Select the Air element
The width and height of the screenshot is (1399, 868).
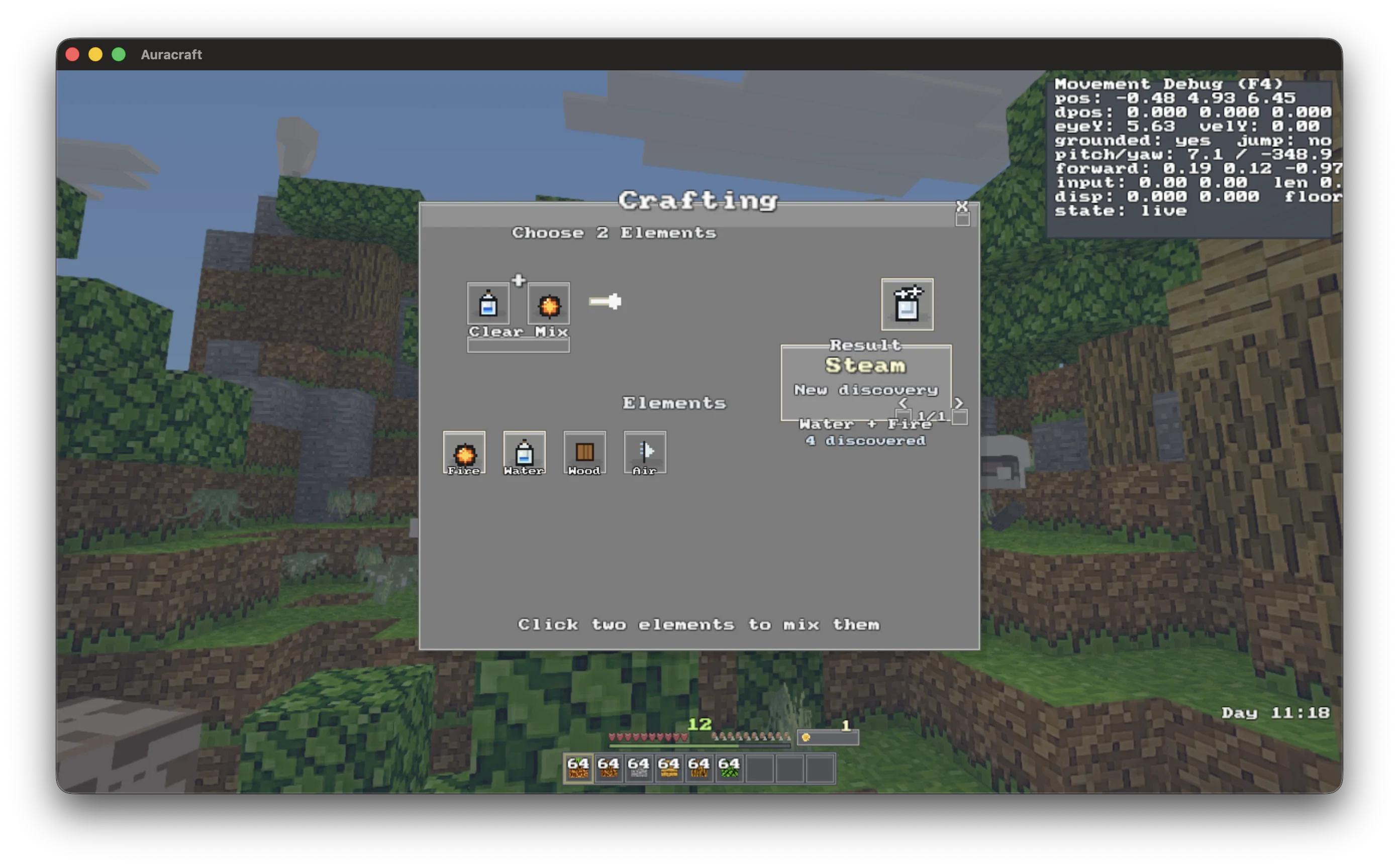coord(645,453)
